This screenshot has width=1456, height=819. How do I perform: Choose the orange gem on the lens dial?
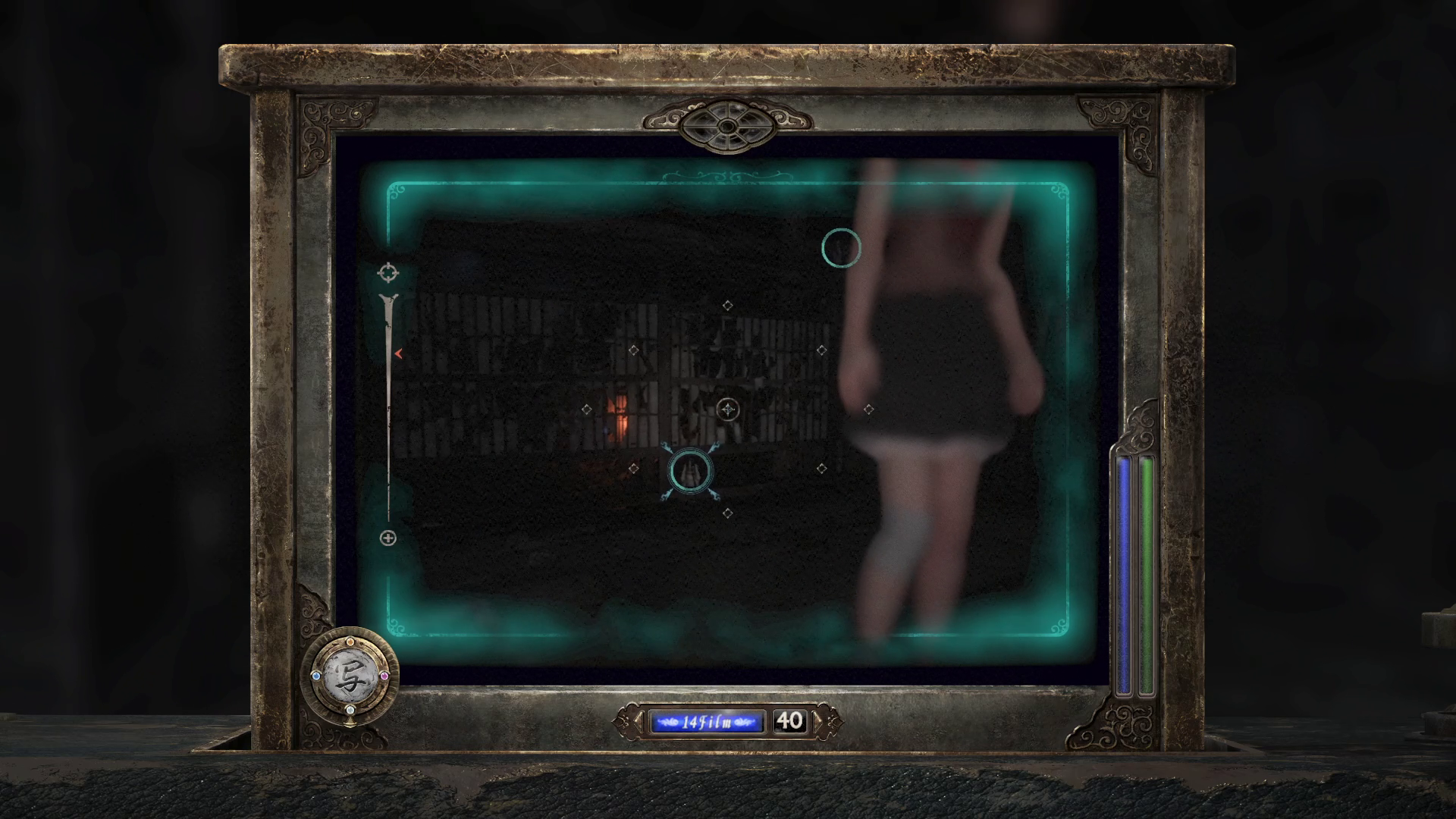pyautogui.click(x=350, y=642)
